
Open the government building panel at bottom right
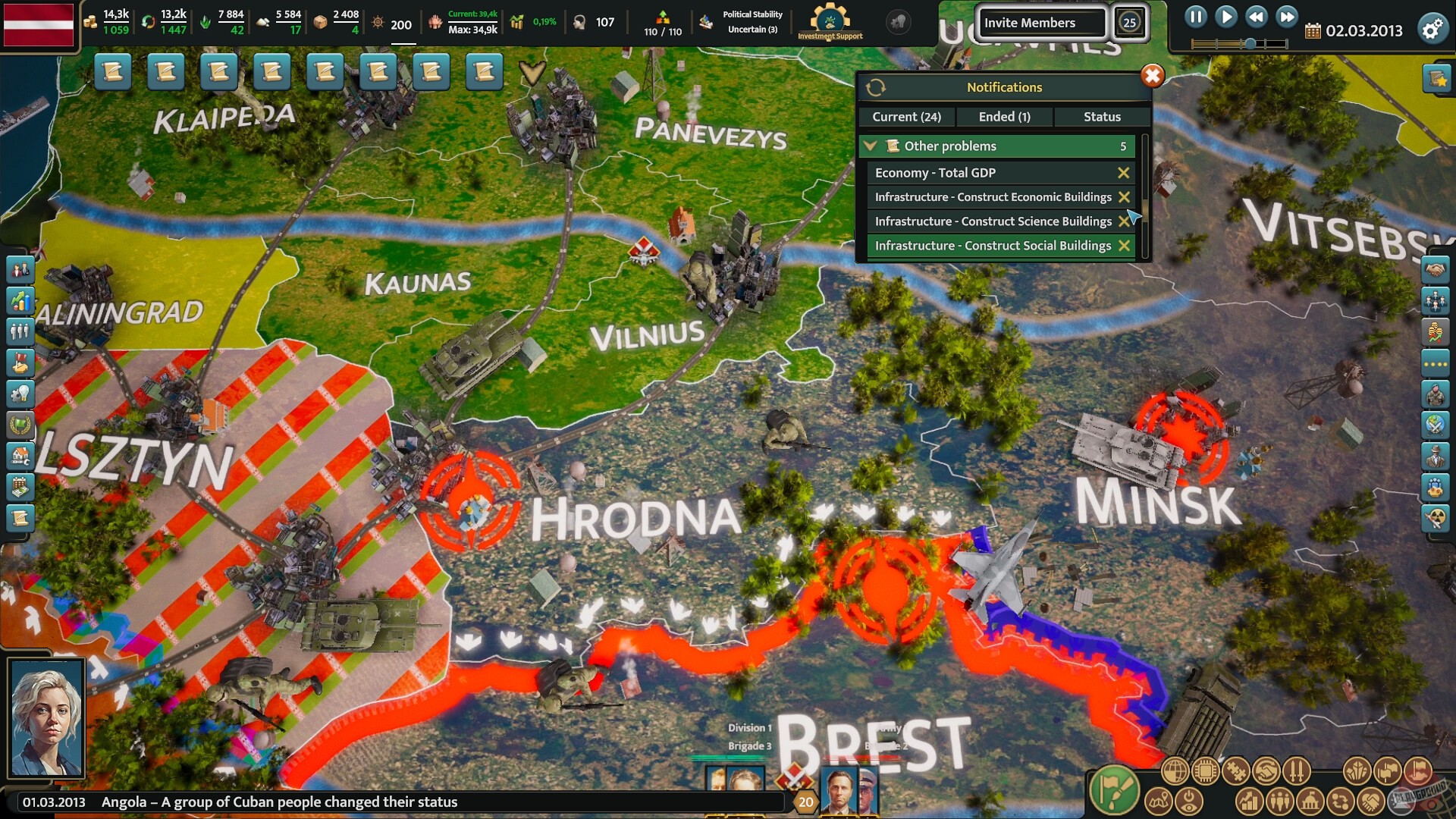coord(1310,801)
